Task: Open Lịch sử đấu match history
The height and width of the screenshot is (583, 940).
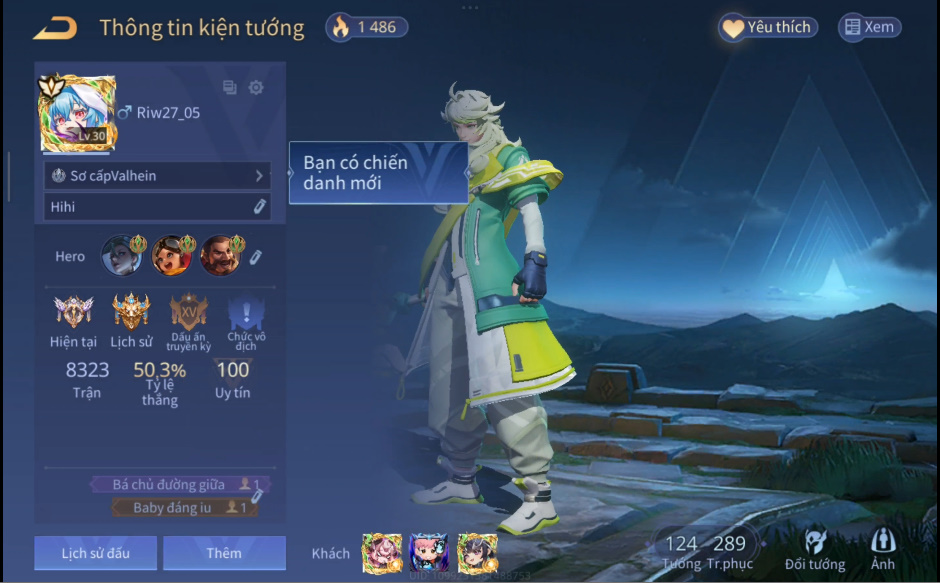Action: pyautogui.click(x=95, y=553)
